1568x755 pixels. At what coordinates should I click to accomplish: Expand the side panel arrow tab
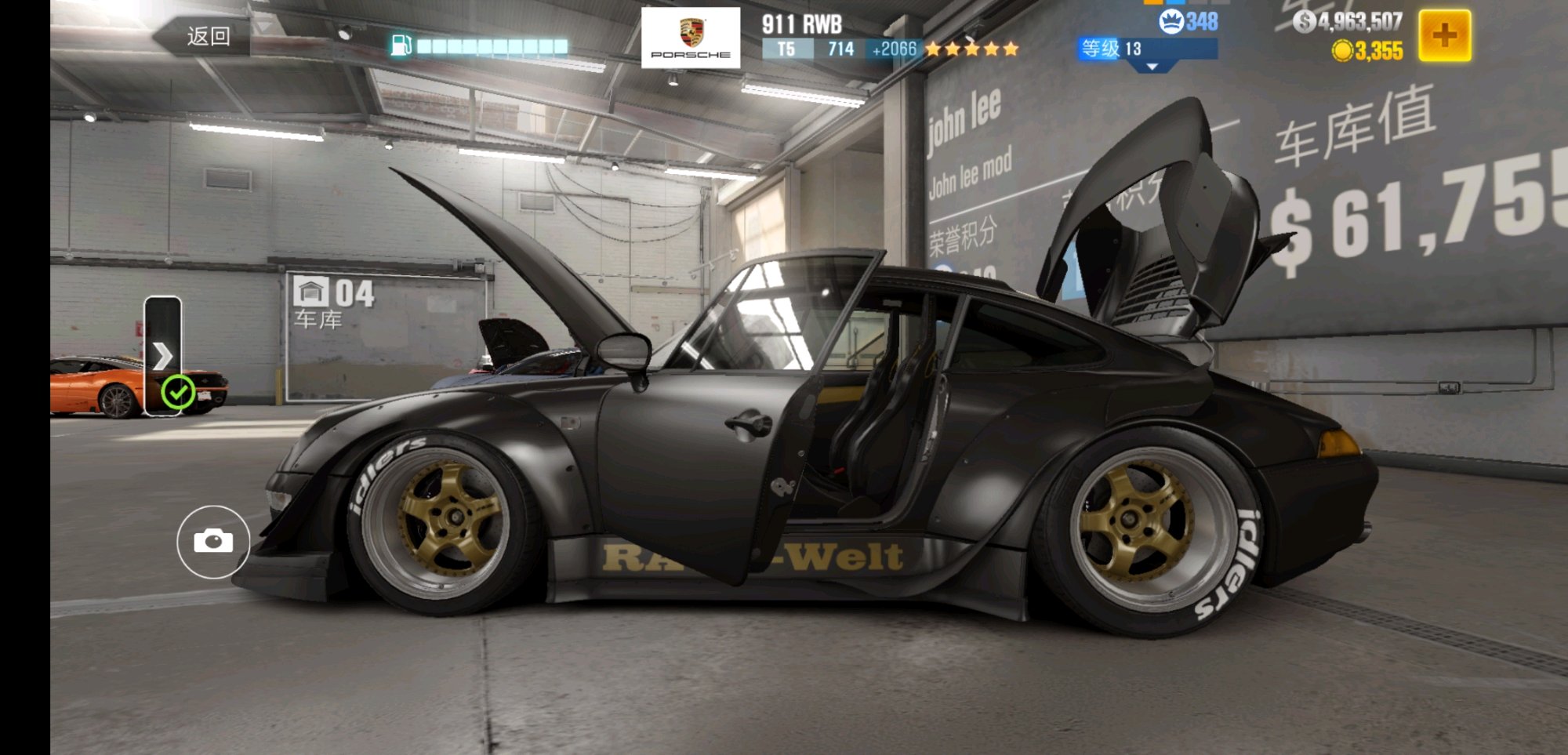click(162, 355)
